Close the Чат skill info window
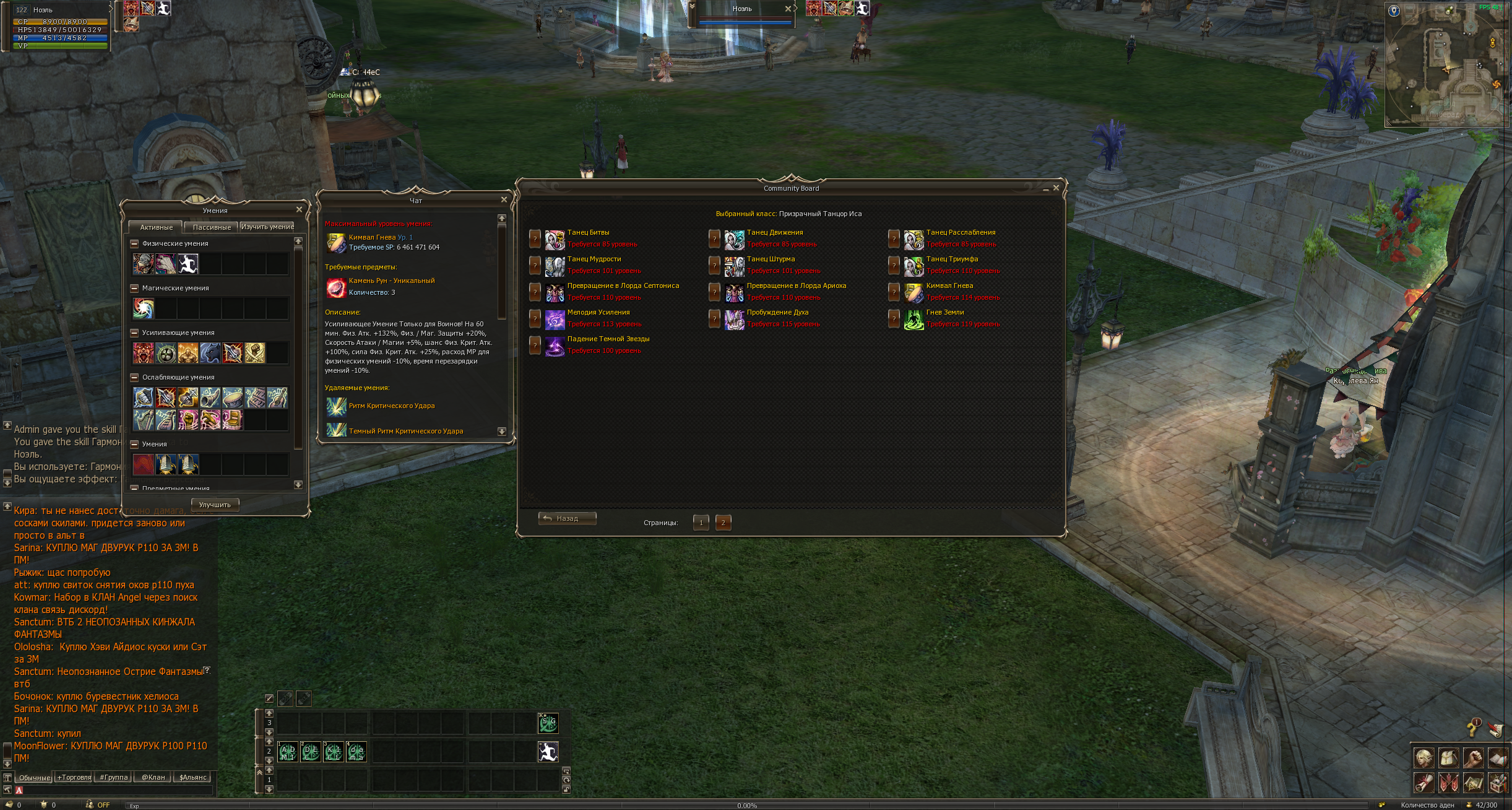This screenshot has height=810, width=1512. tap(504, 199)
